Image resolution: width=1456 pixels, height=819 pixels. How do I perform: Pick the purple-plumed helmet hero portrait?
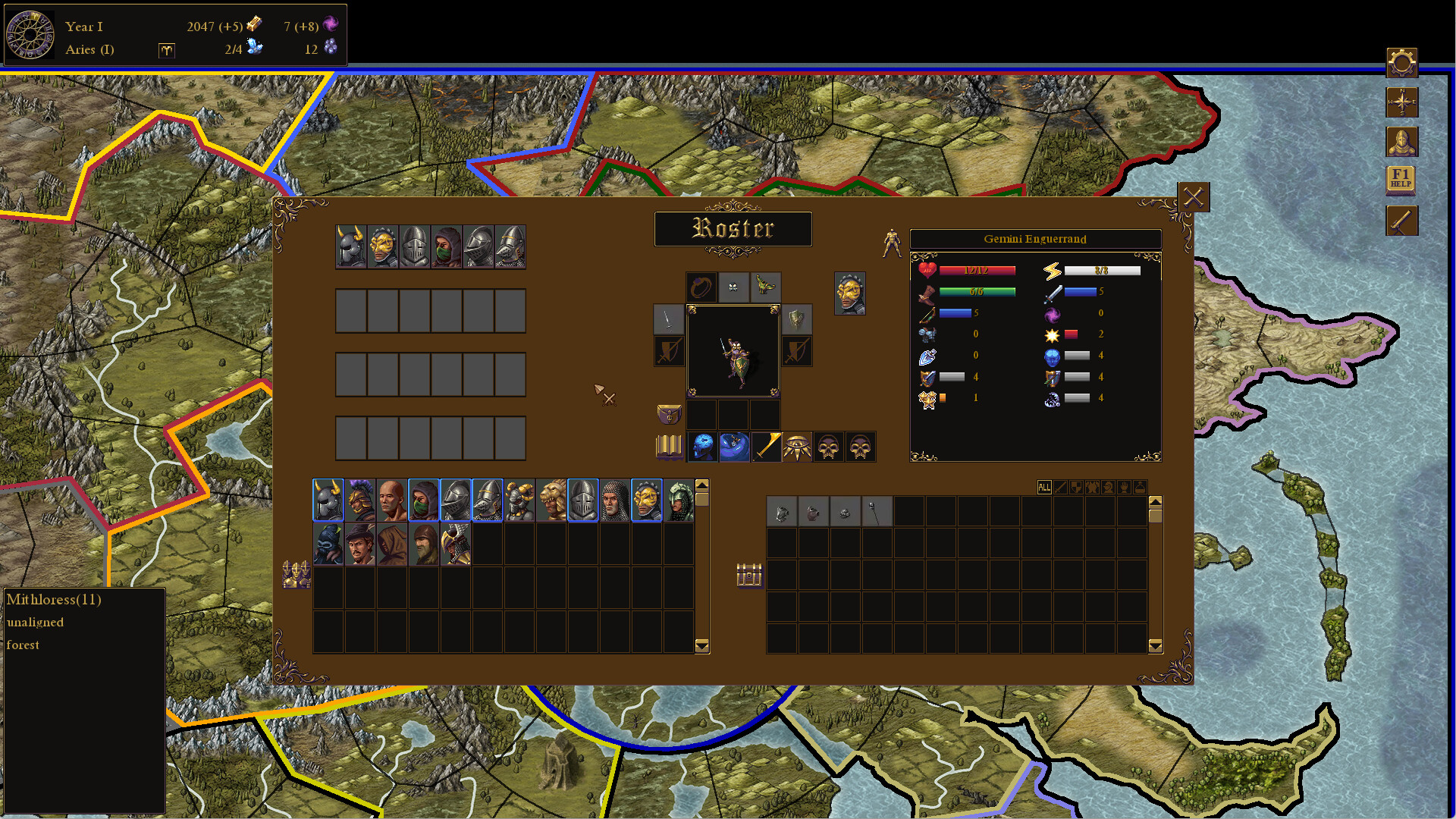click(360, 500)
